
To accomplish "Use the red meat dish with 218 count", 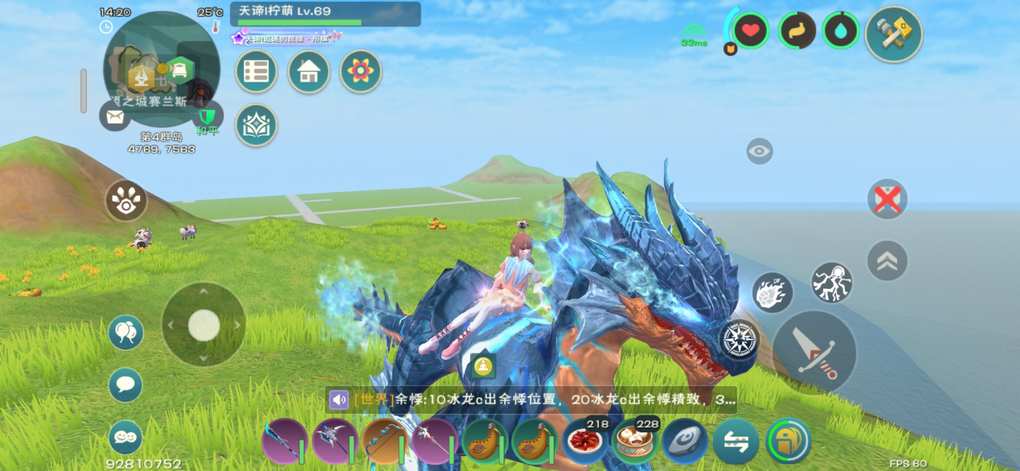I will pos(584,440).
